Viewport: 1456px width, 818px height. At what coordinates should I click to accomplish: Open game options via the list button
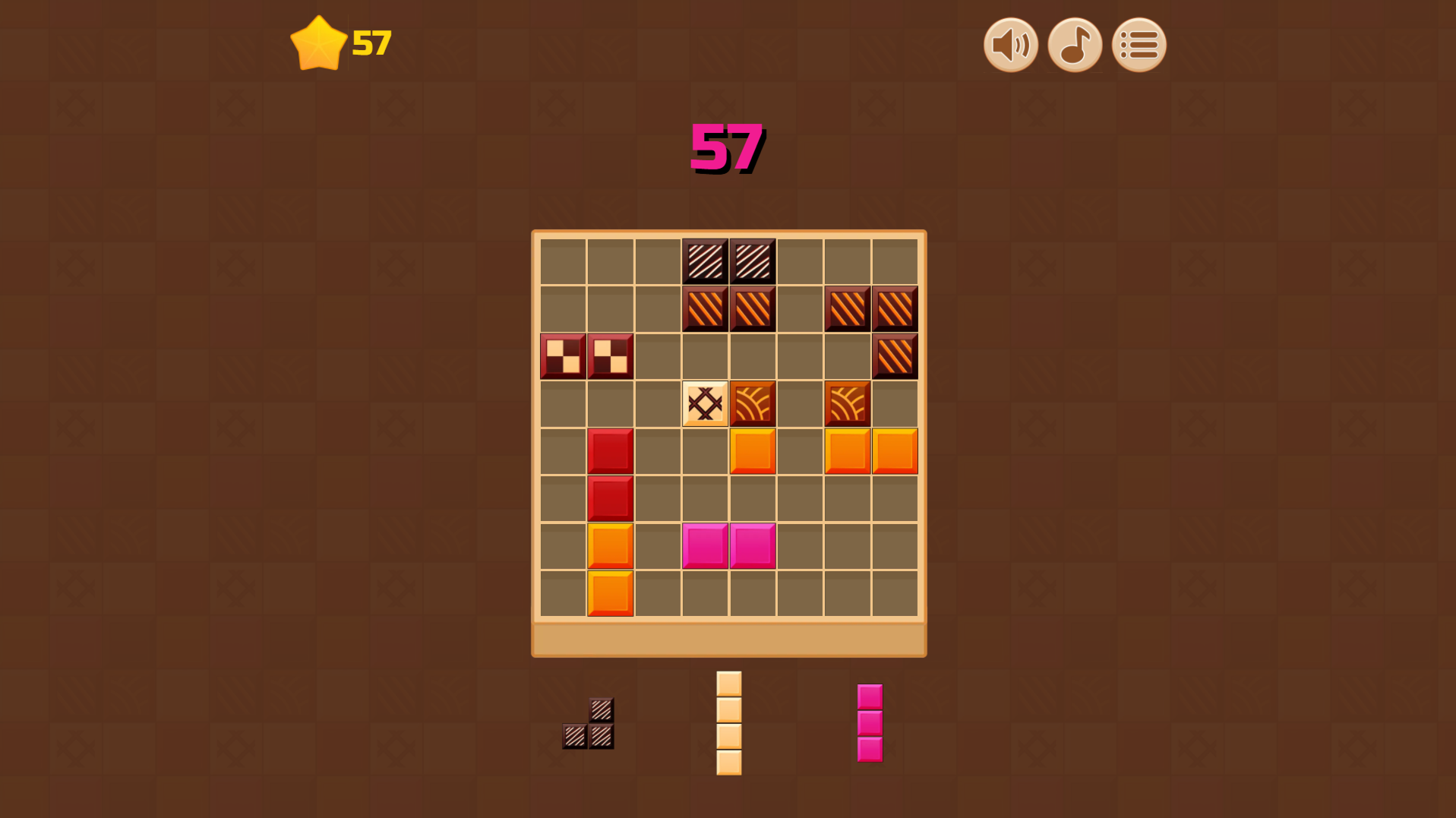[1138, 45]
